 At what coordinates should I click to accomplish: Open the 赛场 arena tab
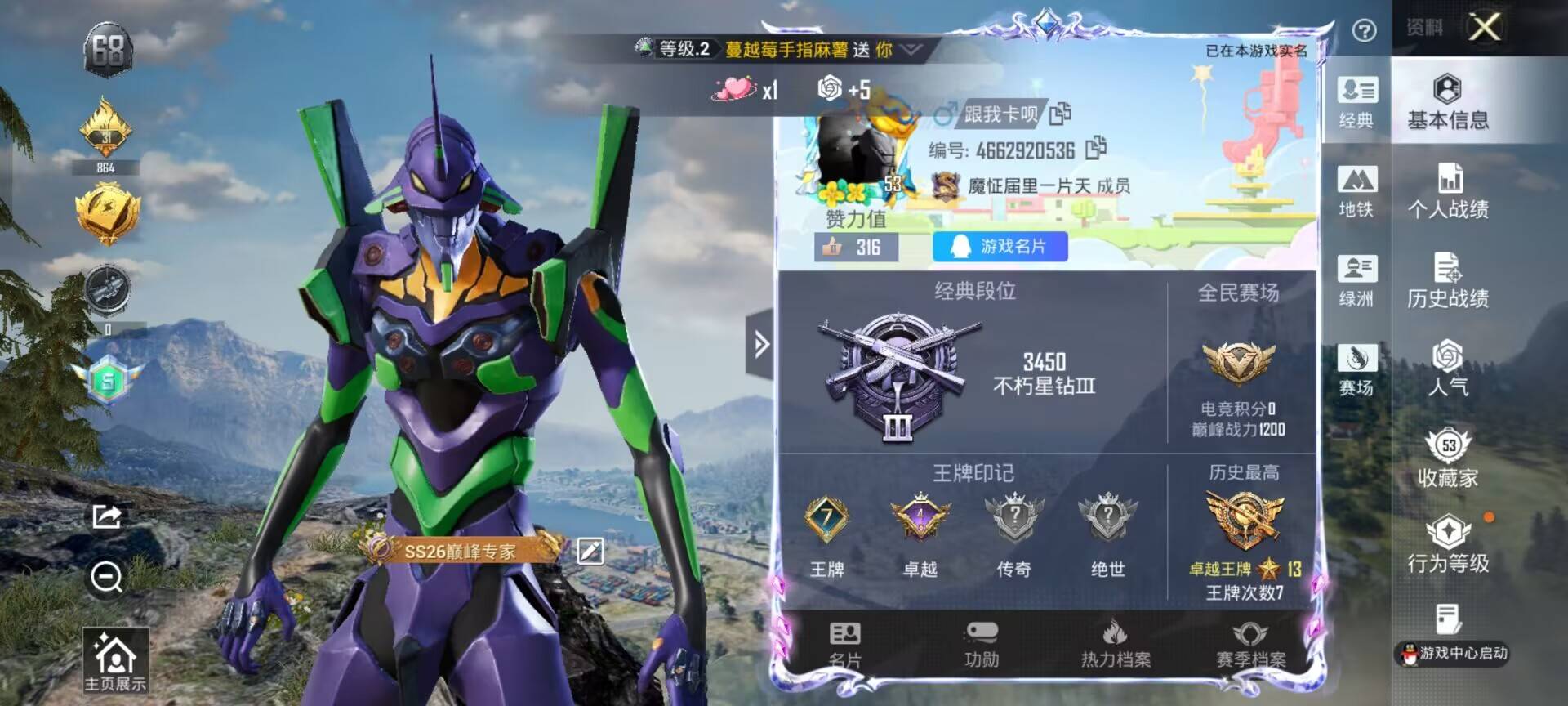click(x=1356, y=370)
